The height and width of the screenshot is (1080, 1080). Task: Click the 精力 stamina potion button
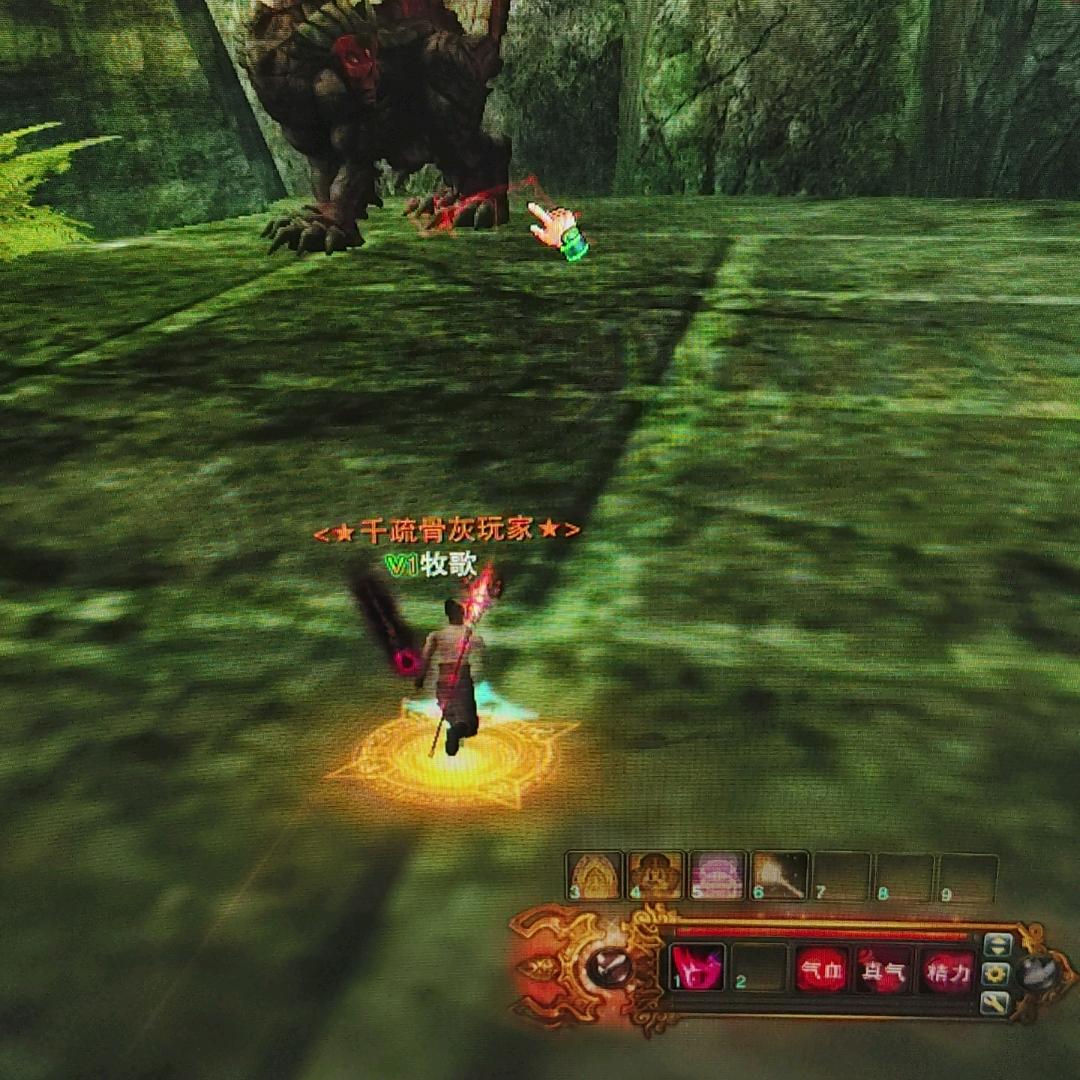point(946,971)
